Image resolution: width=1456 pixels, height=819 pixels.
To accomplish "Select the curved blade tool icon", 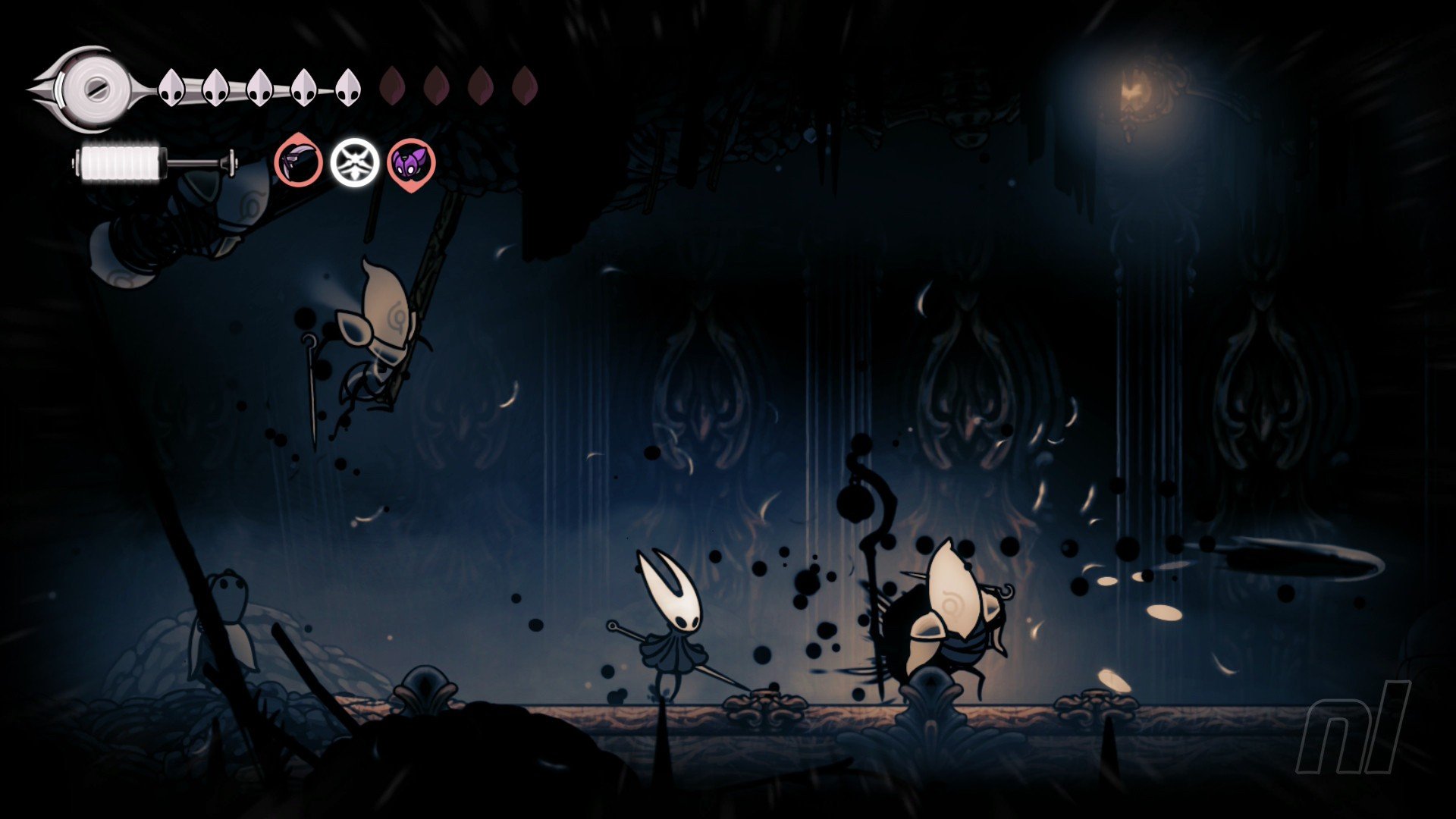I will (298, 162).
